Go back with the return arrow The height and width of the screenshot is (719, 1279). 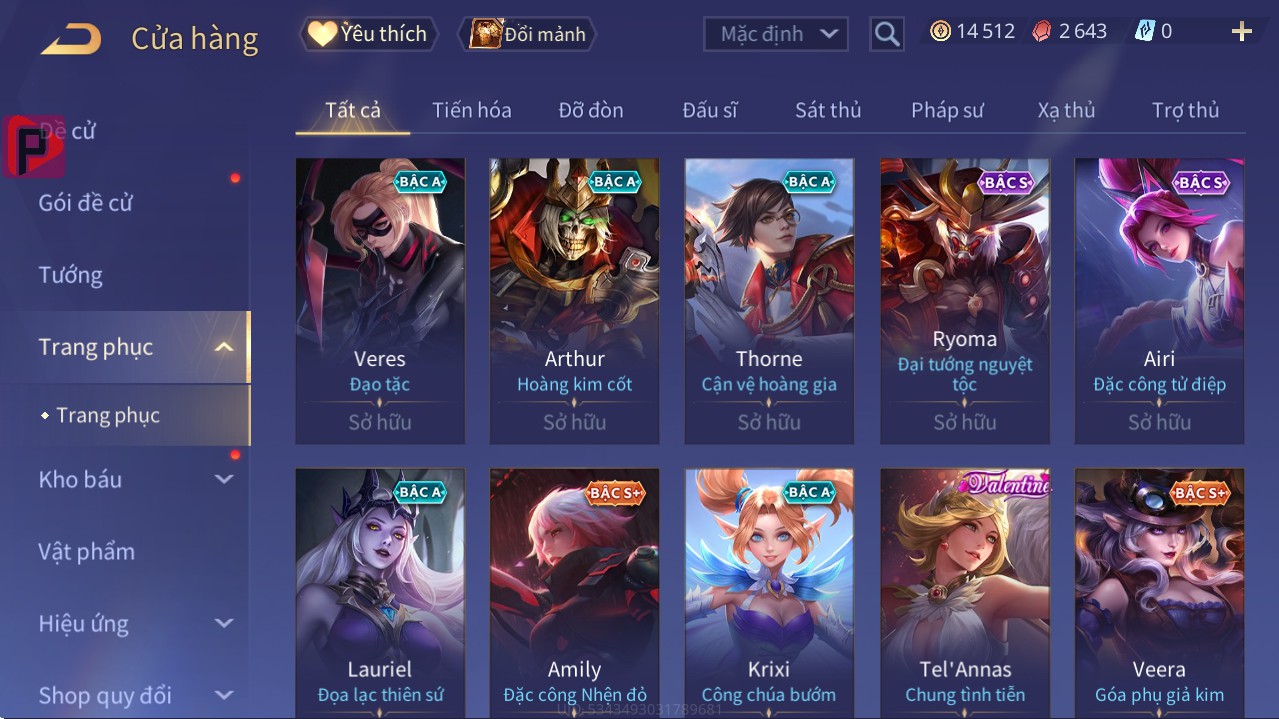71,39
